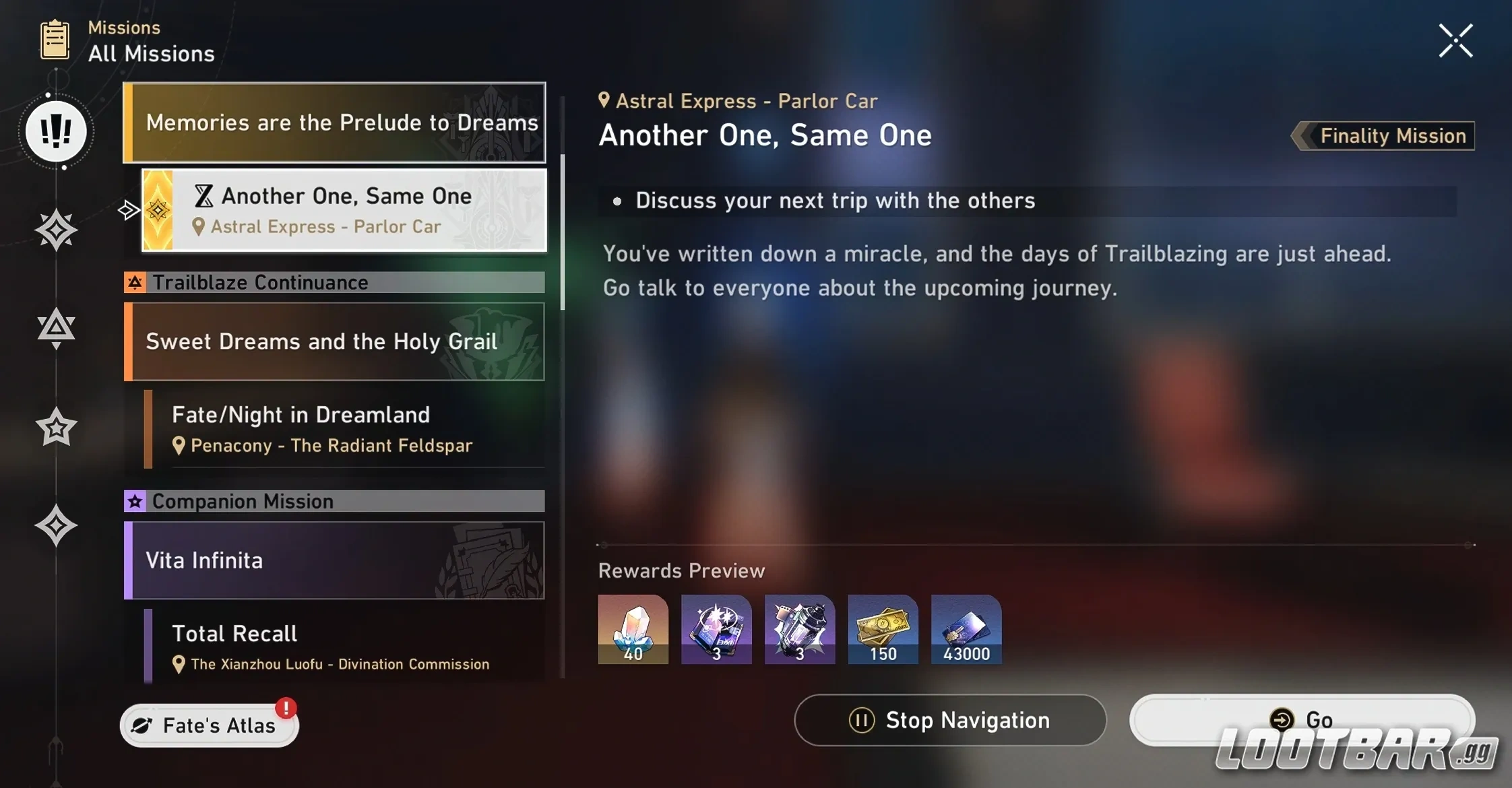Click the Finality Mission badge
The width and height of the screenshot is (1512, 788).
tap(1383, 135)
